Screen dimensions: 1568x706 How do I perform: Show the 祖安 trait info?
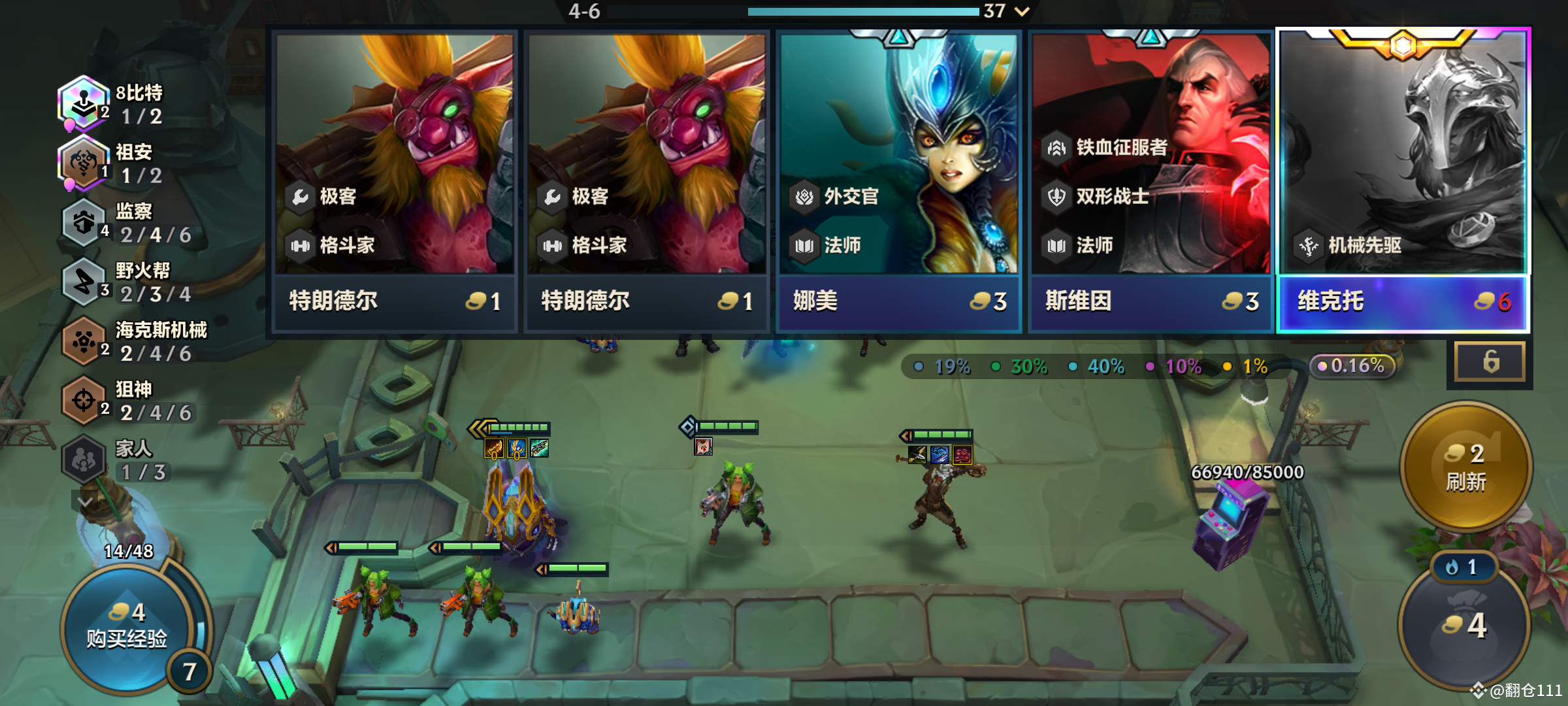coord(111,163)
